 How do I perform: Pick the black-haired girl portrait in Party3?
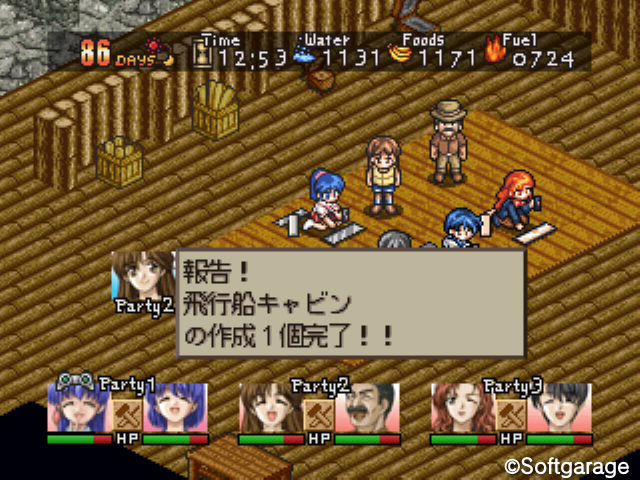point(558,408)
